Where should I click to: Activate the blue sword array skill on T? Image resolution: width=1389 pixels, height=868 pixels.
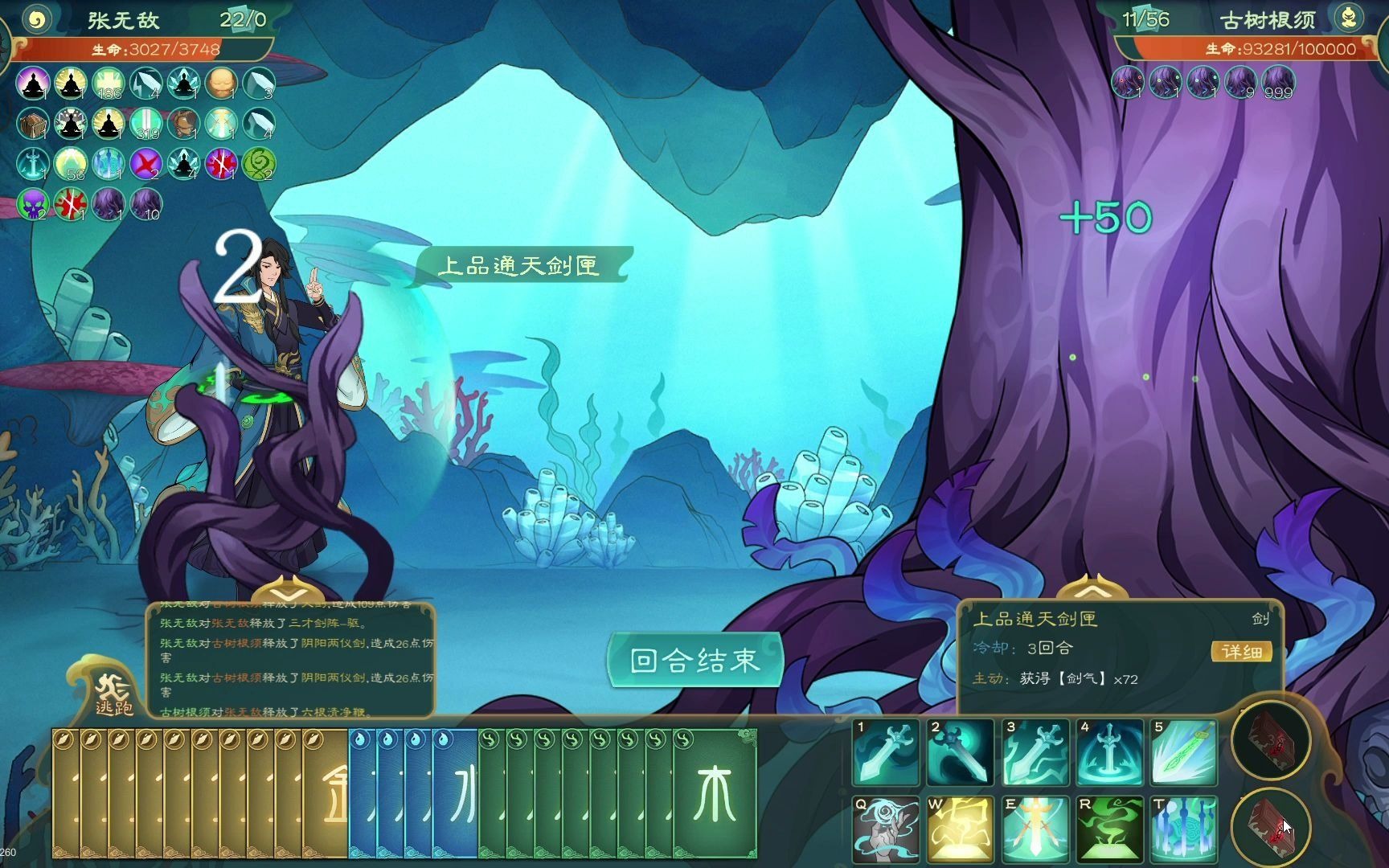[1184, 828]
